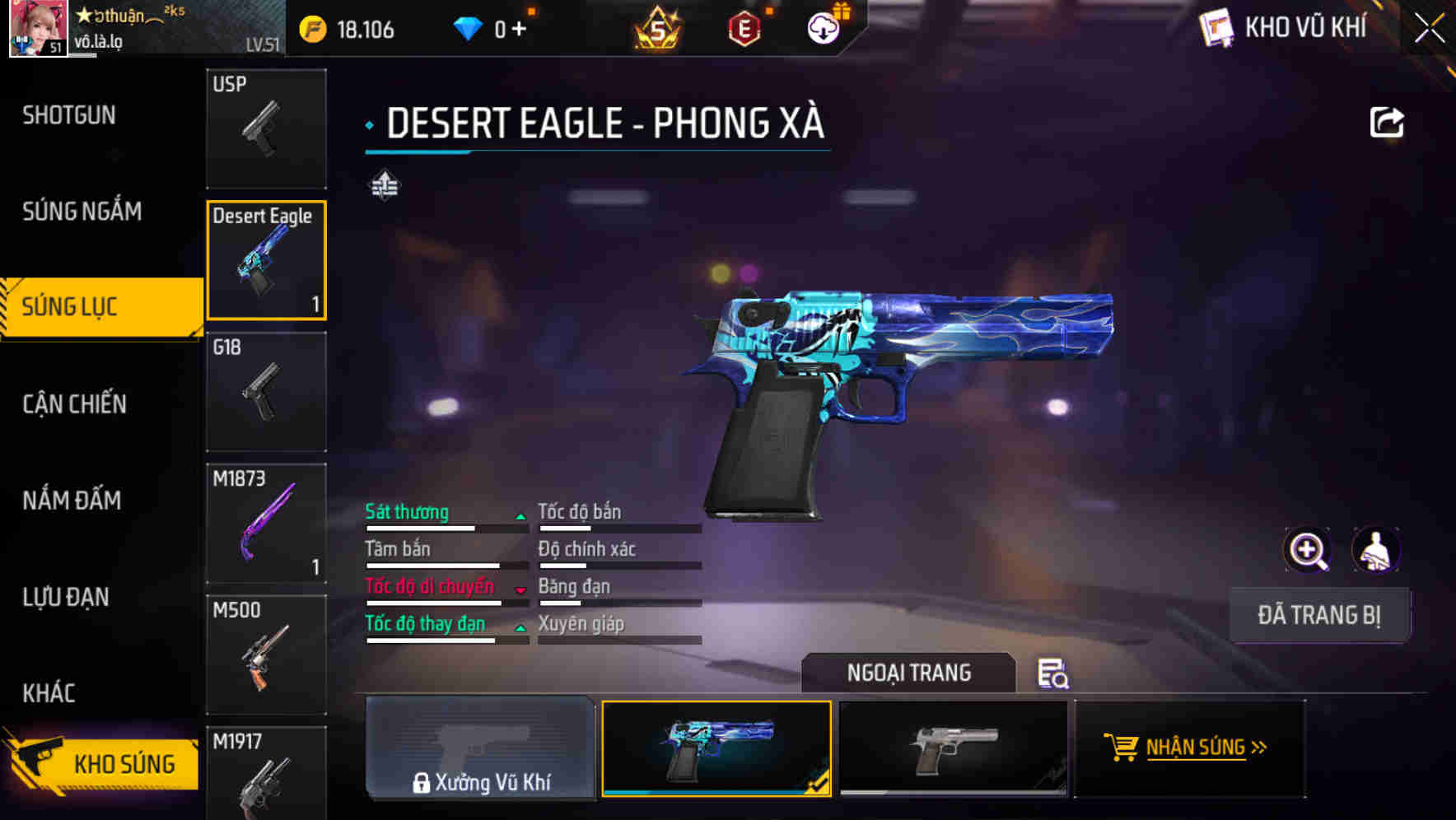Click the stats compare icon under the title

pos(384,185)
